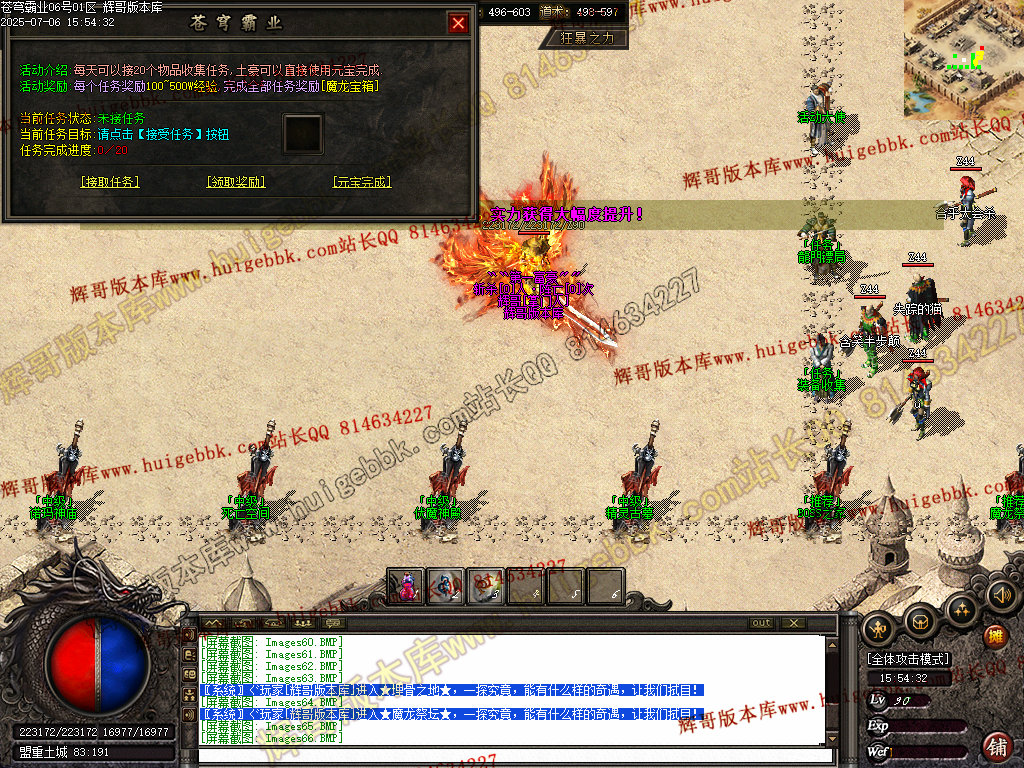Open the 铺 shop button
Viewport: 1024px width, 768px height.
click(997, 746)
